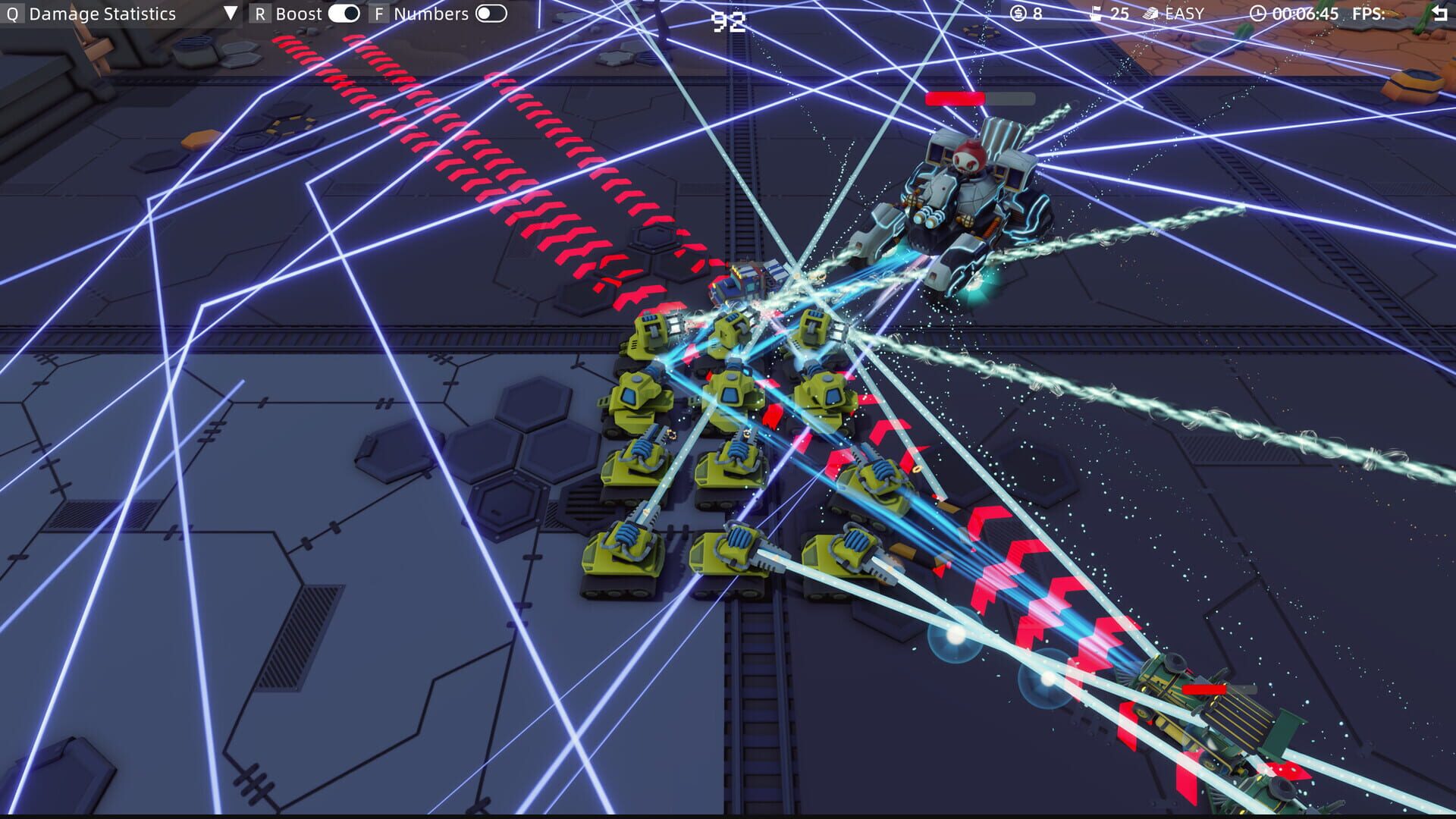The image size is (1456, 819).
Task: Click the clock icon beside the mission timer
Action: [x=1258, y=13]
